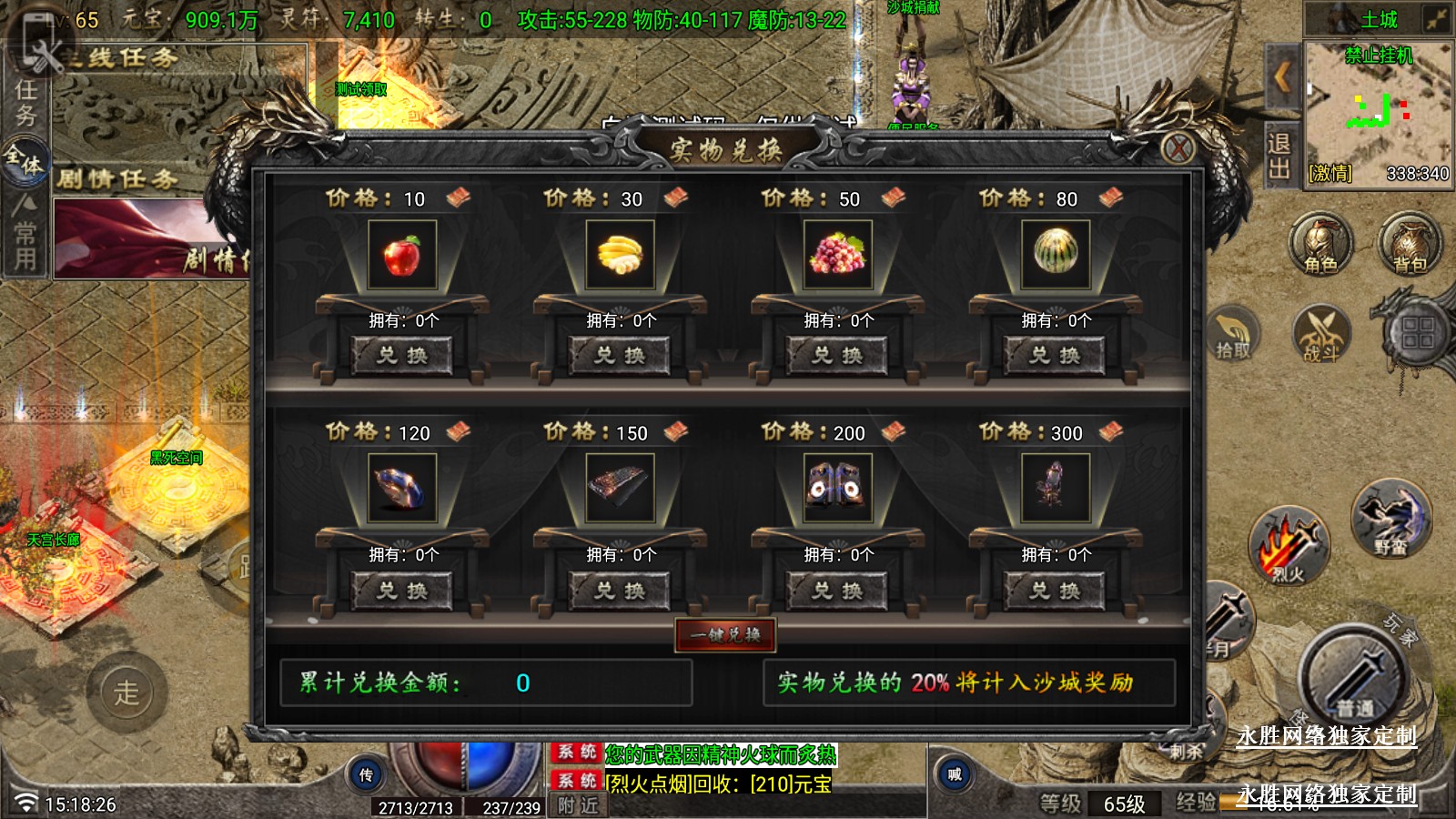The image size is (1456, 819).
Task: Select the apple item icon
Action: pyautogui.click(x=402, y=254)
